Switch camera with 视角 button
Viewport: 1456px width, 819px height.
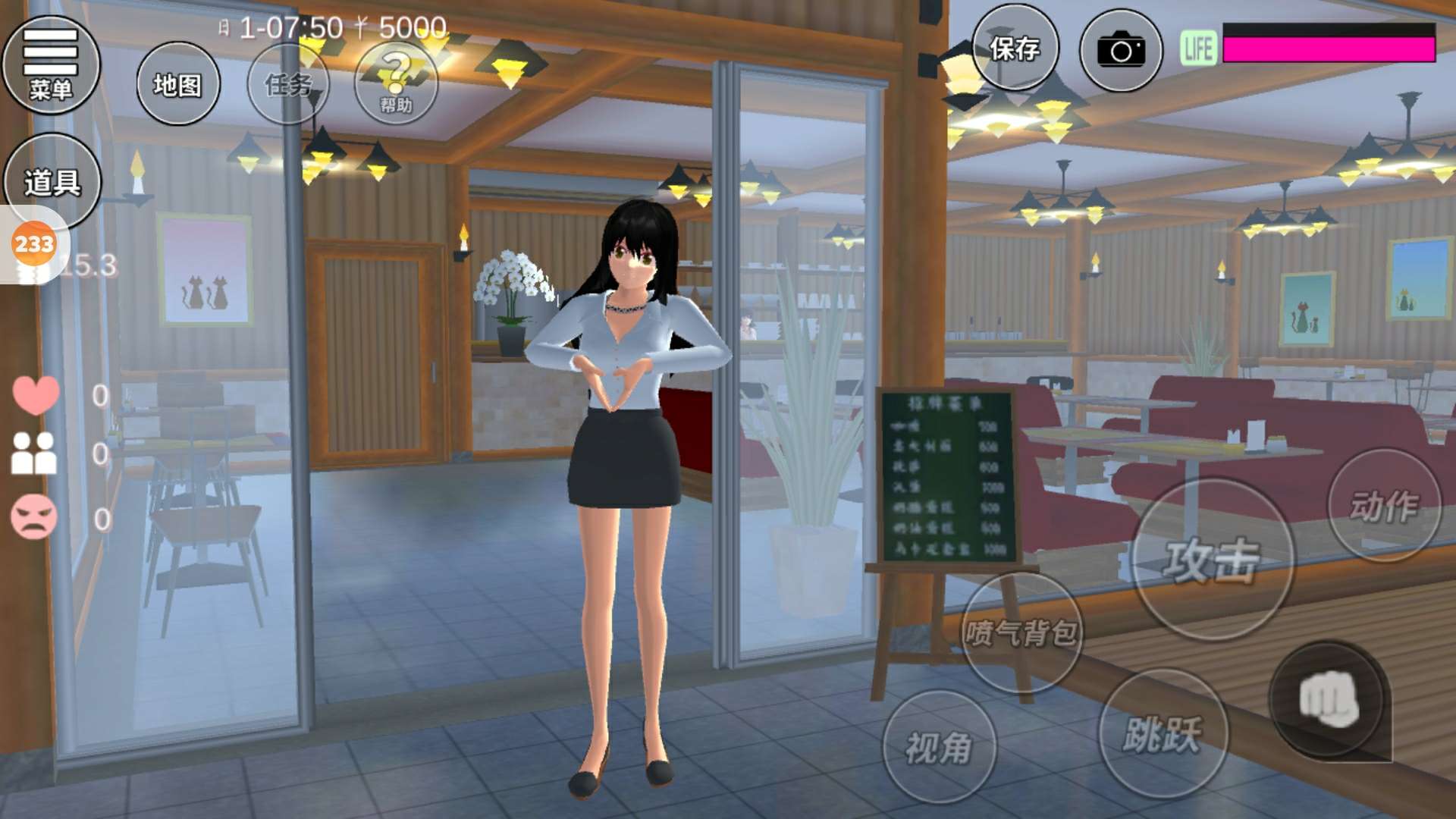939,747
